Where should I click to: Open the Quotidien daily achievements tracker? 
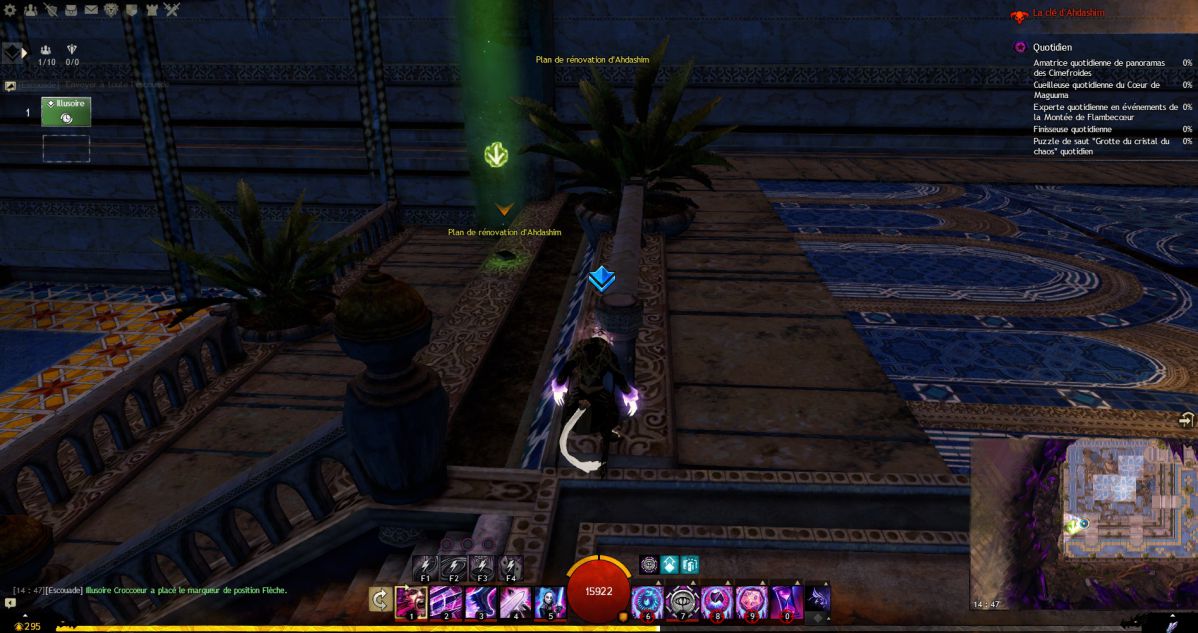[1052, 47]
